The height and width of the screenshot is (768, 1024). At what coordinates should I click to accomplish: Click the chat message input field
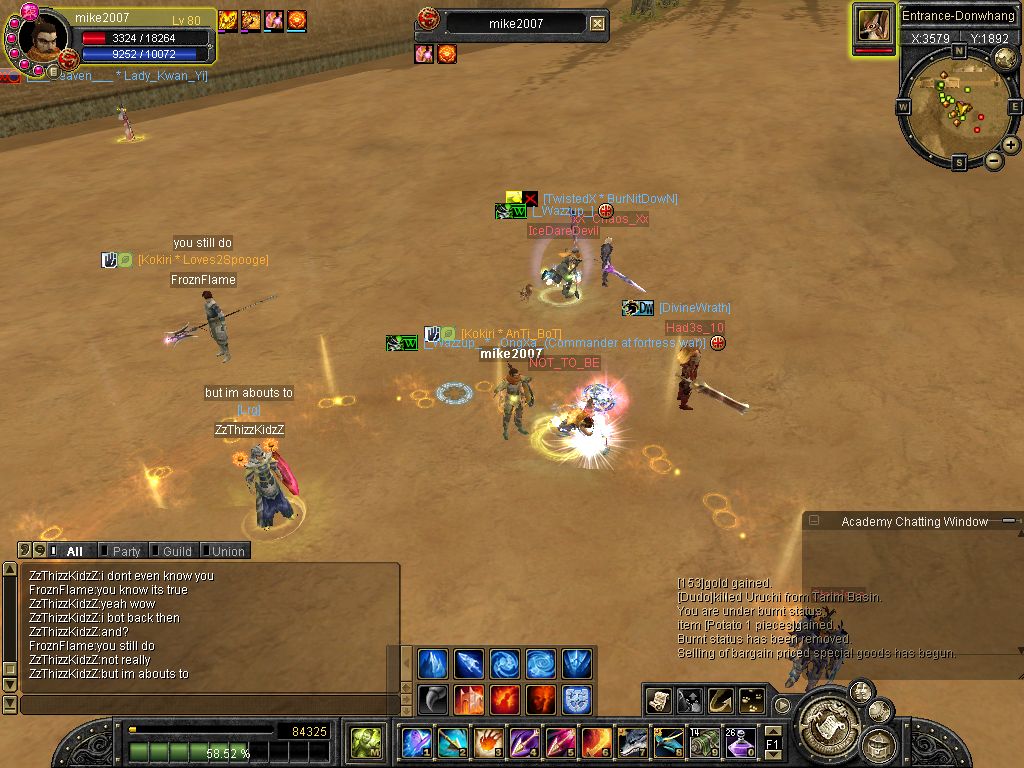point(208,705)
